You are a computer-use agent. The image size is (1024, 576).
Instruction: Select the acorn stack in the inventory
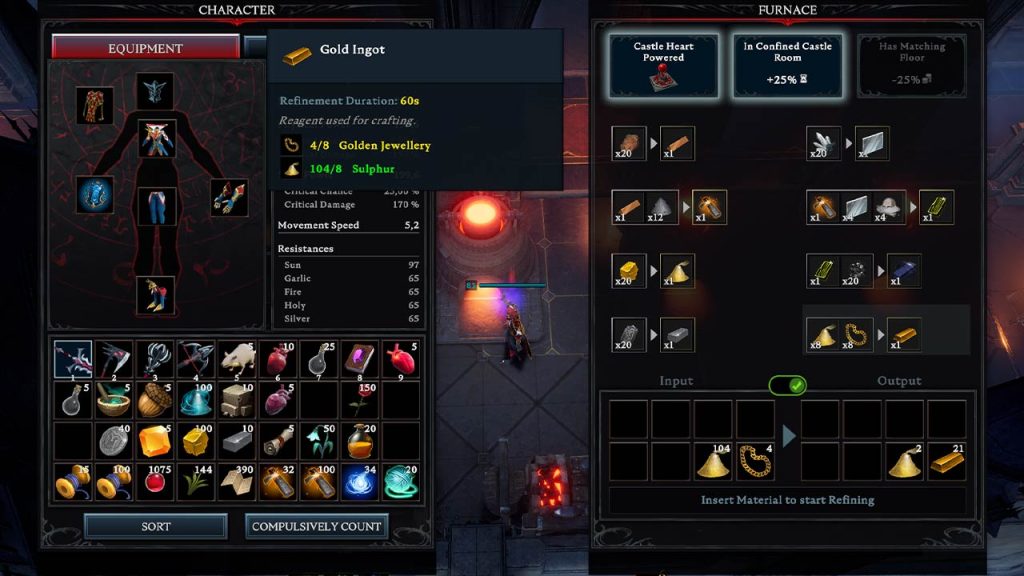(x=155, y=400)
